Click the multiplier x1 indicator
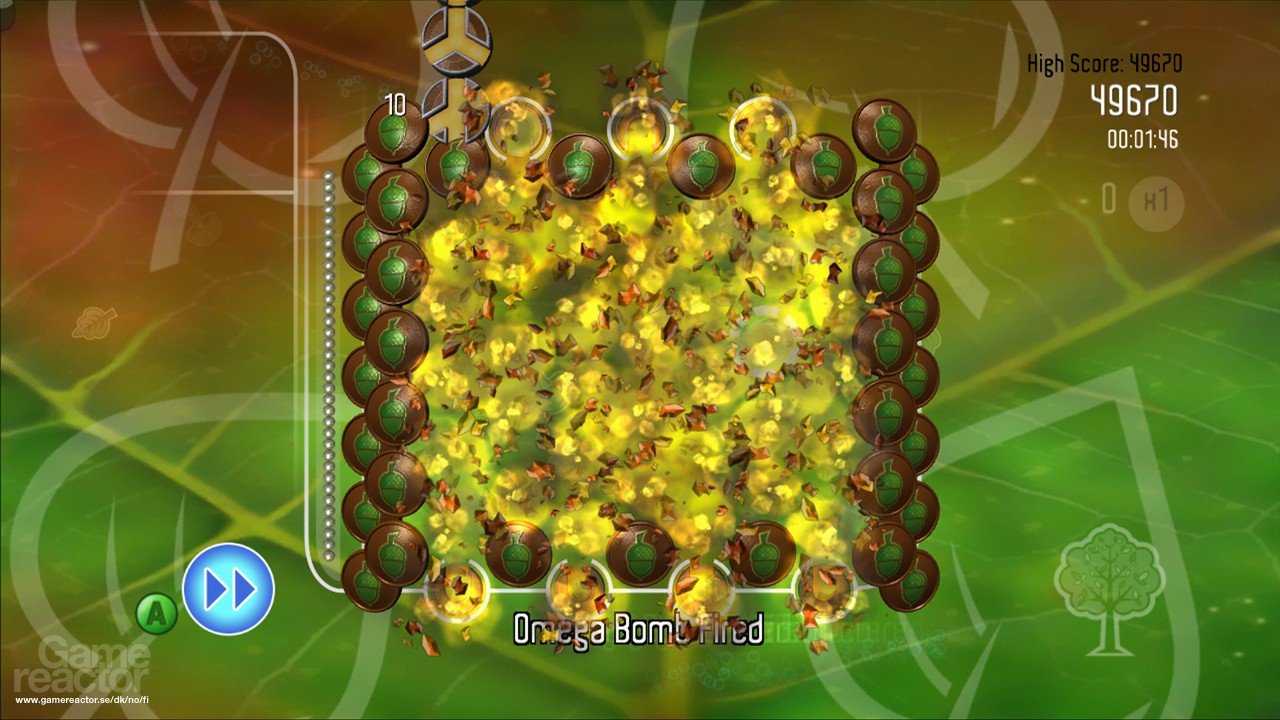This screenshot has width=1280, height=720. coord(1155,205)
